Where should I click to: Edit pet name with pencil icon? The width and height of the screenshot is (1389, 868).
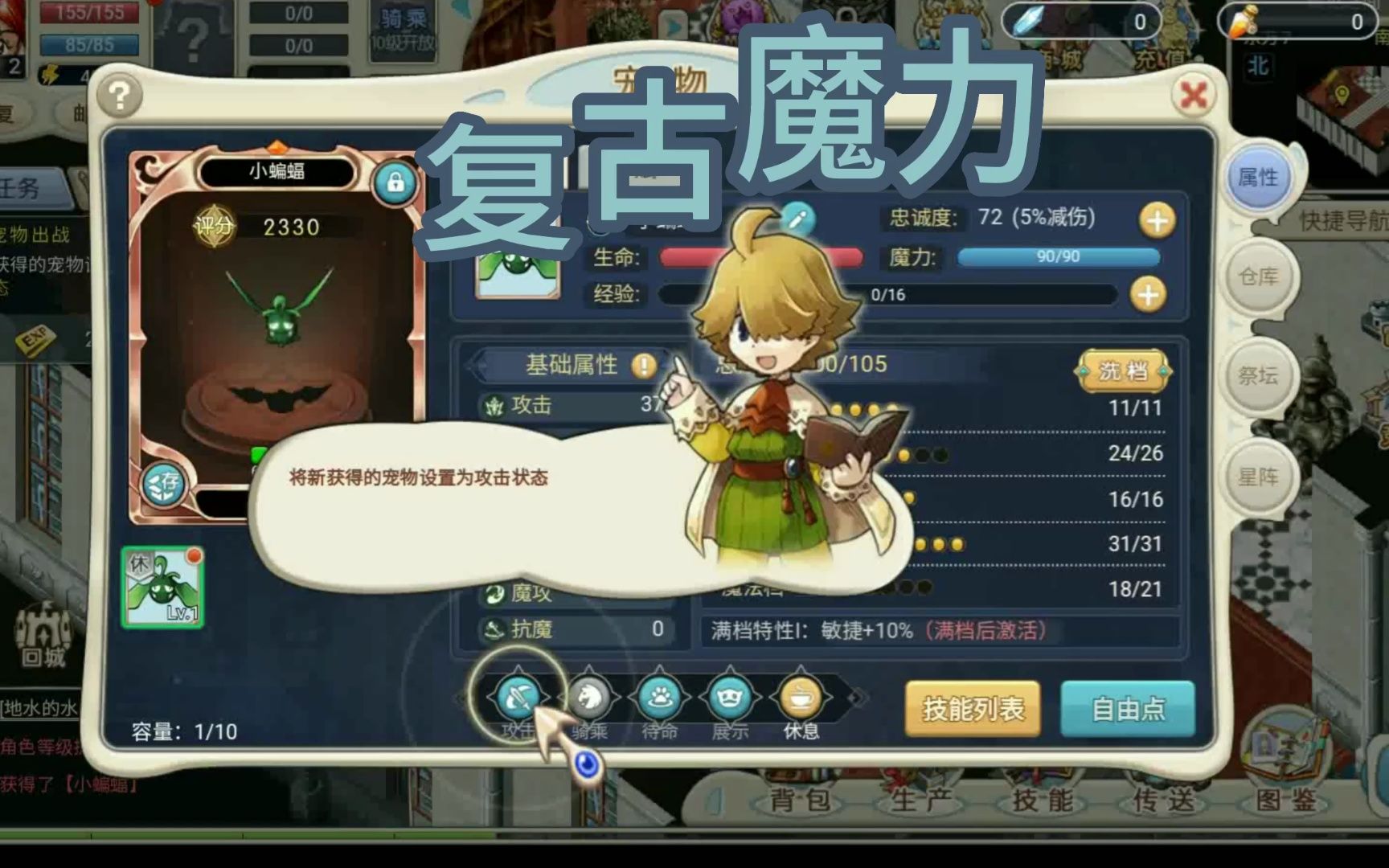coord(797,218)
